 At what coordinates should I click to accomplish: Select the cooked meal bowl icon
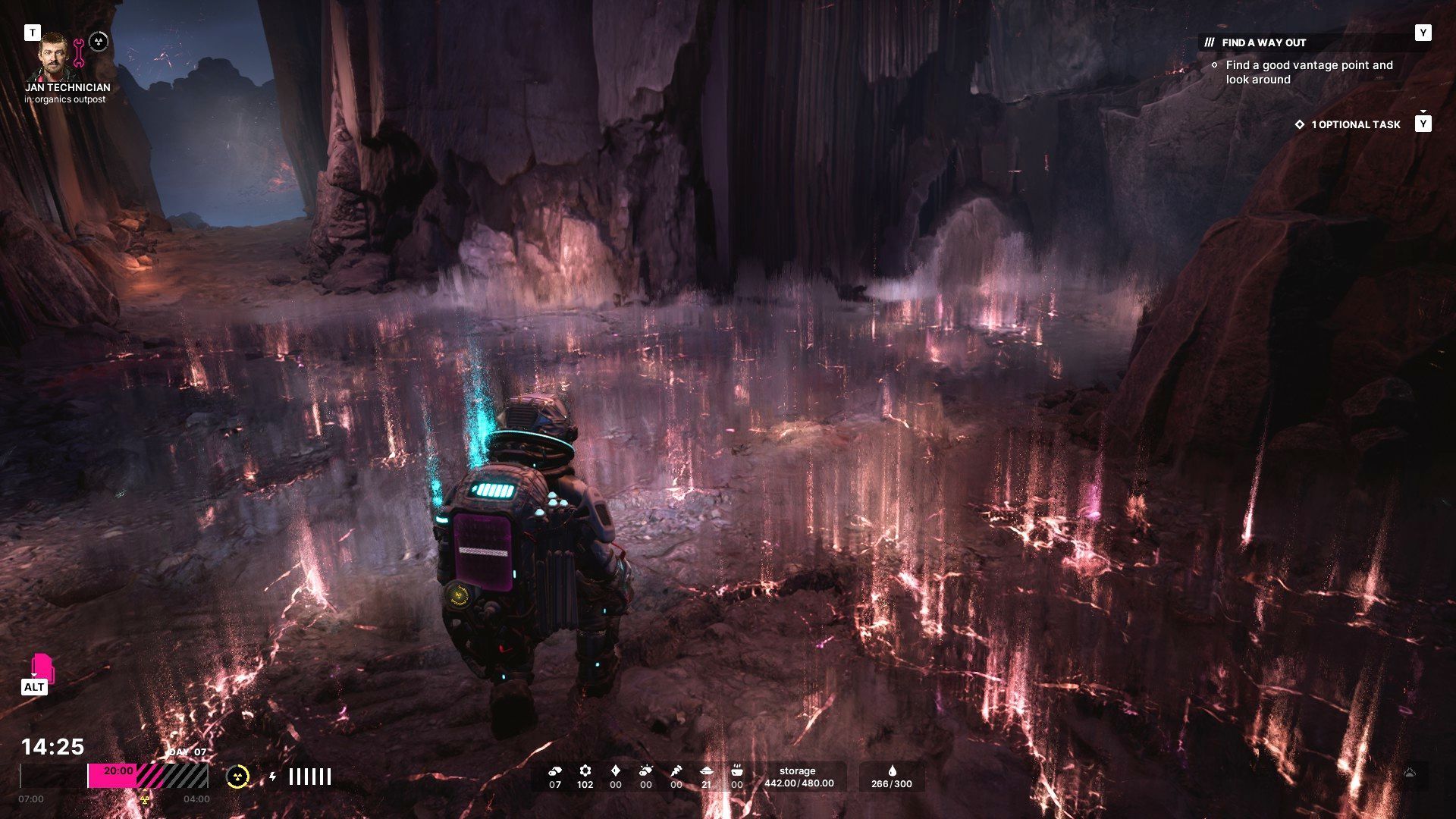click(736, 770)
